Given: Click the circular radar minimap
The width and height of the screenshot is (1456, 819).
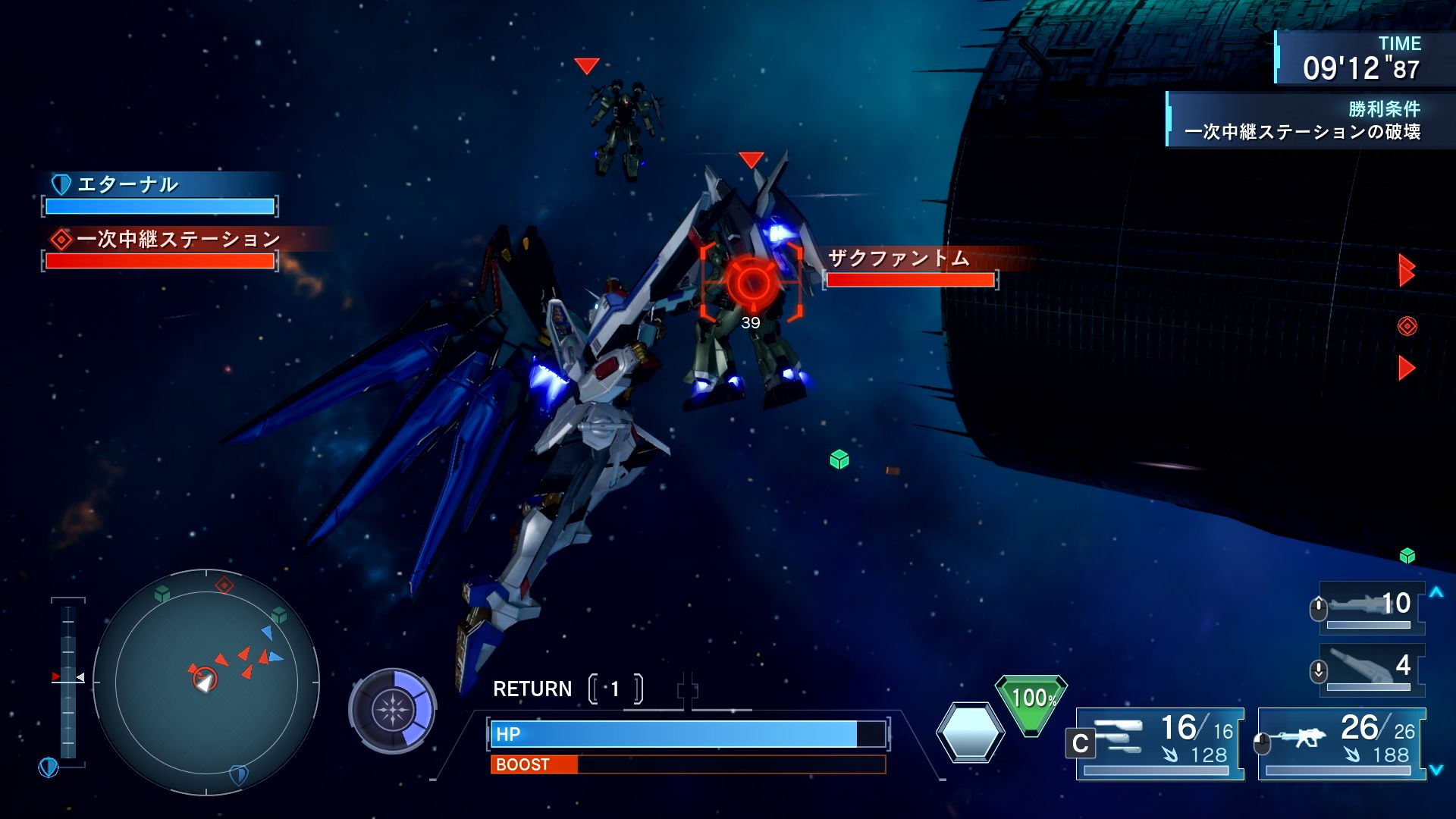Looking at the screenshot, I should pos(206,682).
